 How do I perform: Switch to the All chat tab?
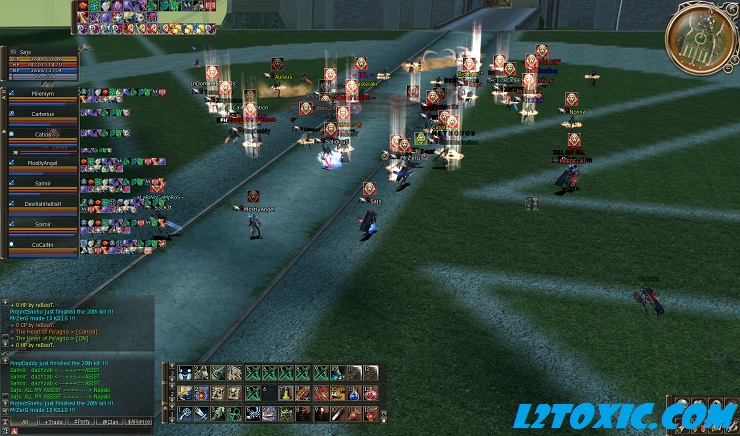(x=23, y=422)
